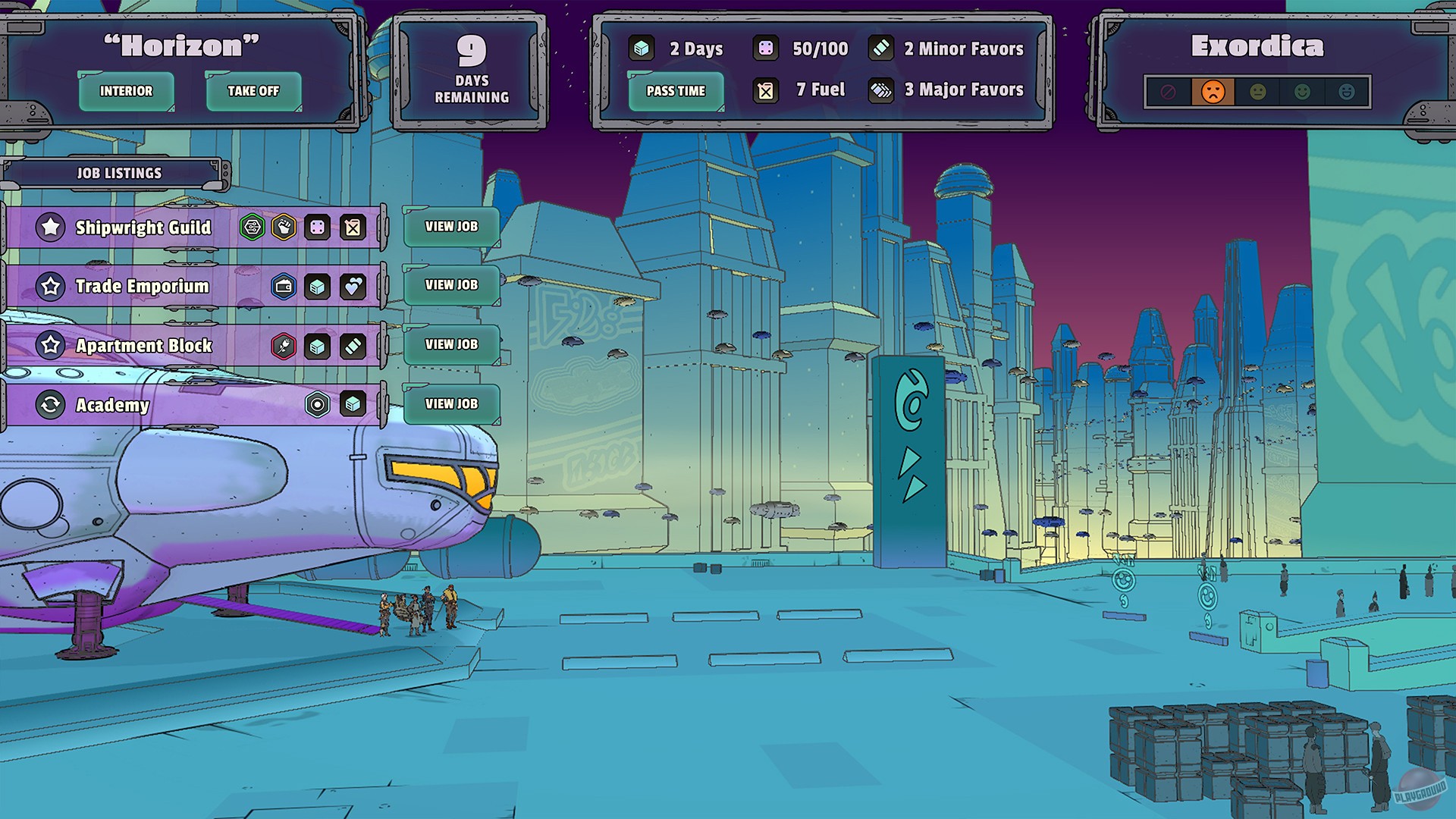
Task: Toggle the star favorite on Trade Emporium
Action: pyautogui.click(x=50, y=286)
